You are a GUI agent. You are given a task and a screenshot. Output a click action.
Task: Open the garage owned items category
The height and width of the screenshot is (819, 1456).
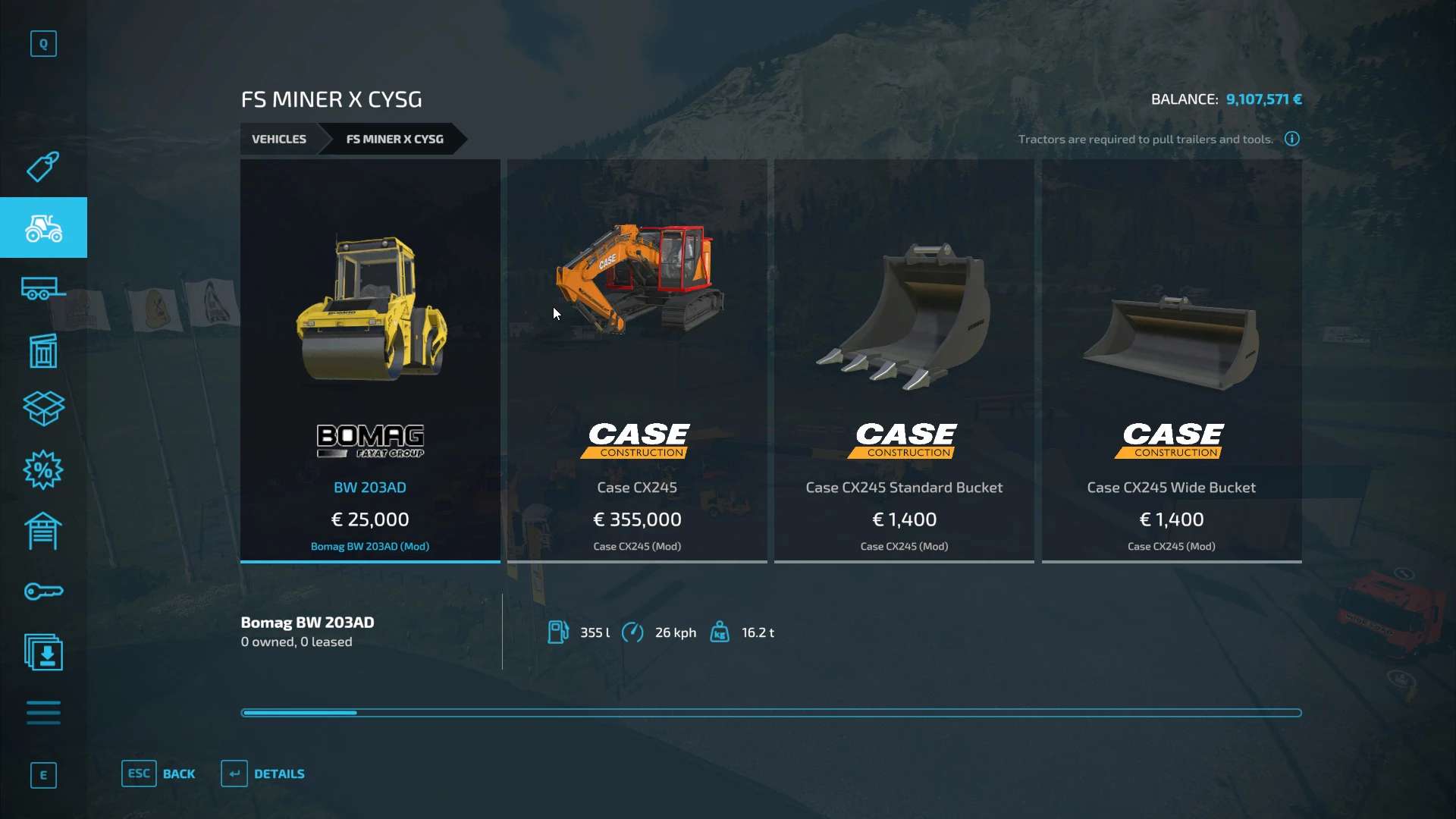[43, 531]
